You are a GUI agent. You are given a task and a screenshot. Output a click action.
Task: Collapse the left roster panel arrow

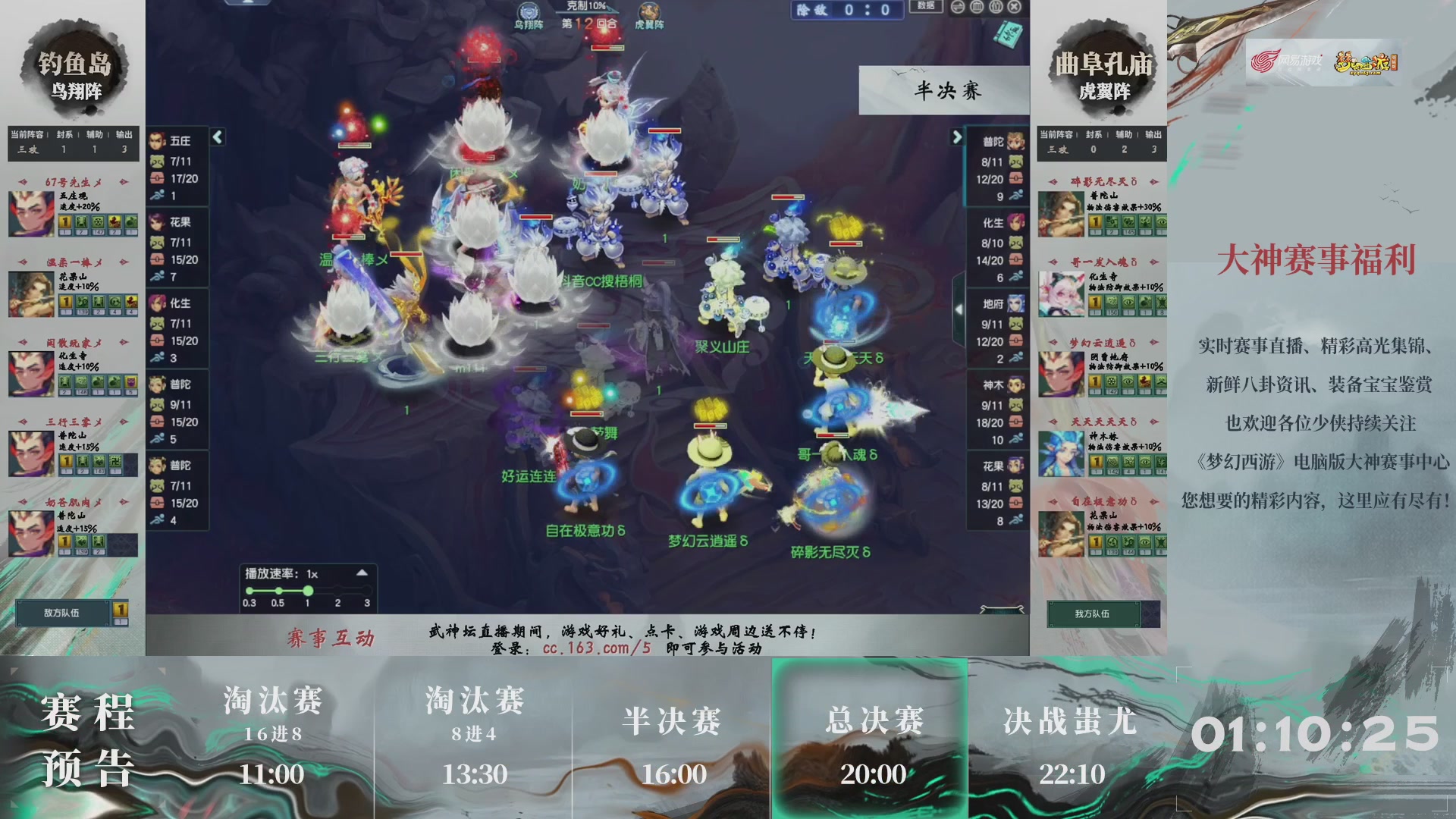[x=218, y=138]
